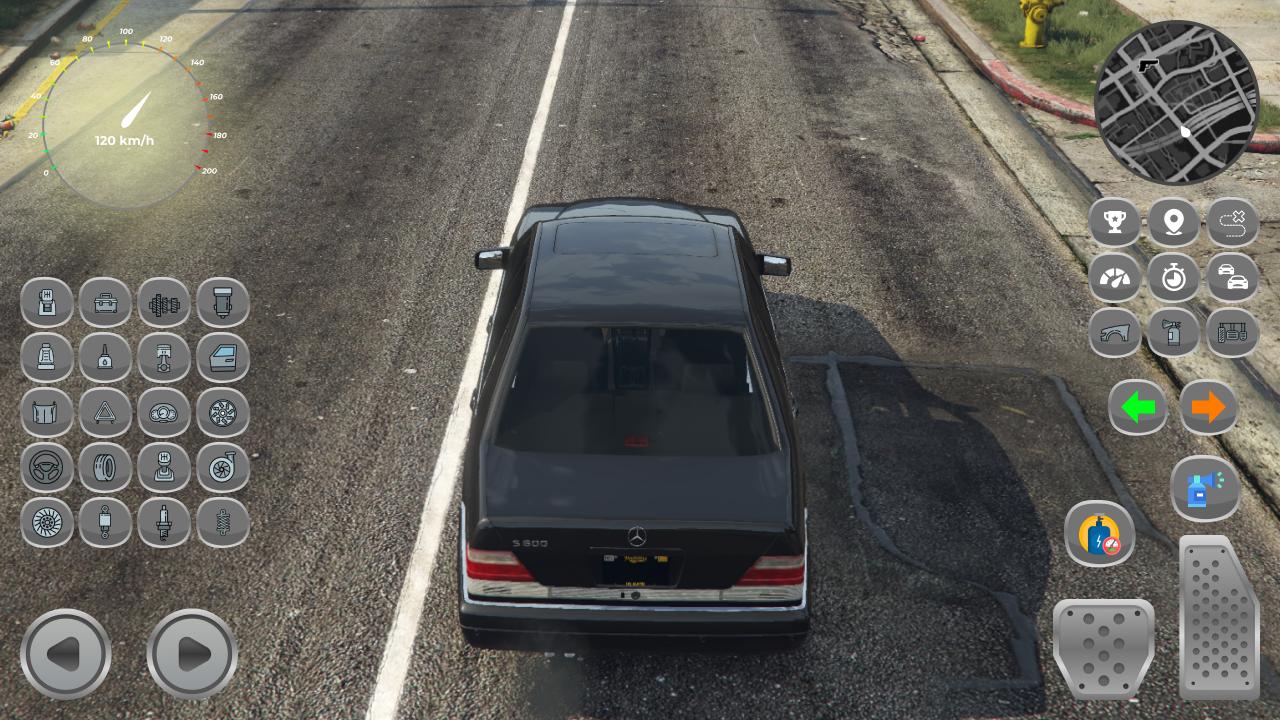Tap the tall gas pedal
This screenshot has height=720, width=1280.
point(1219,616)
